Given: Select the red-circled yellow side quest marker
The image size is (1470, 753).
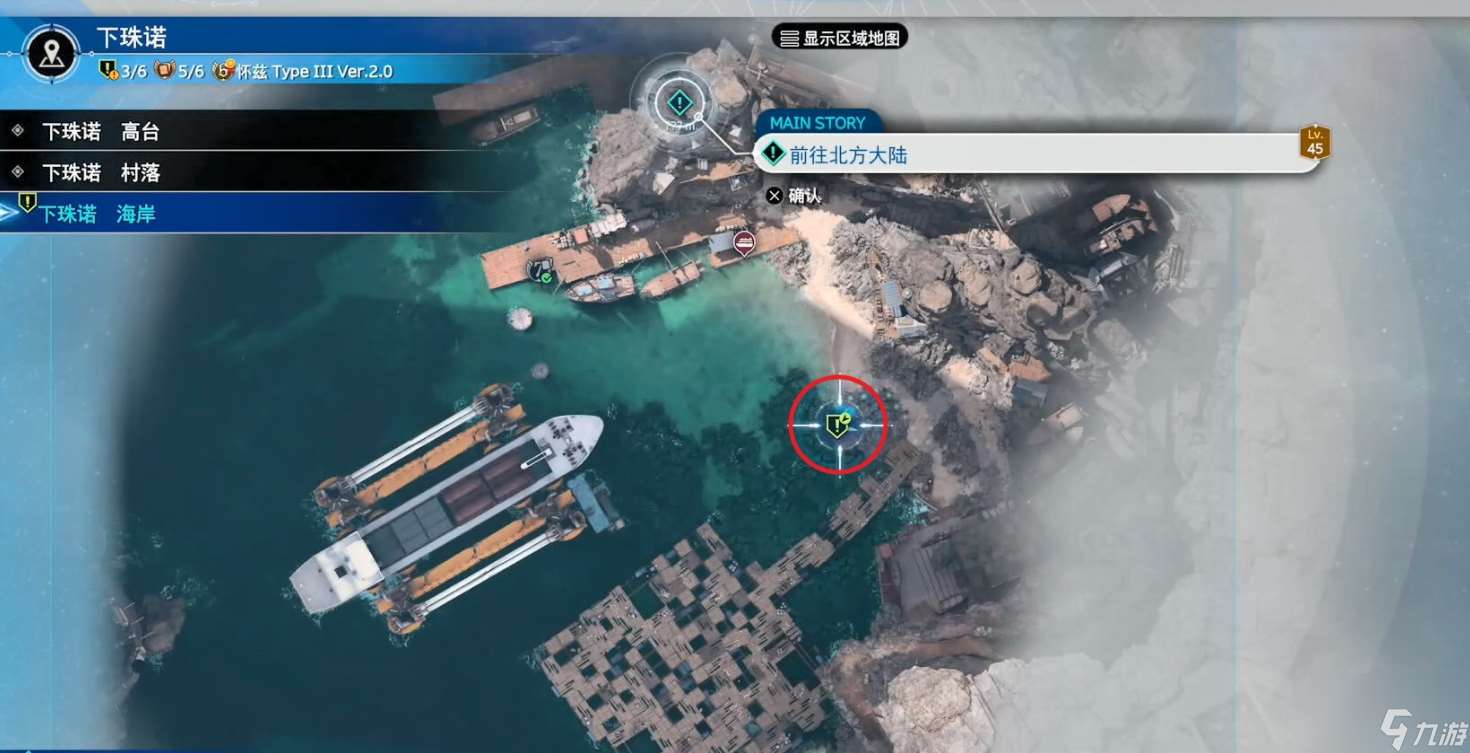Looking at the screenshot, I should point(837,425).
